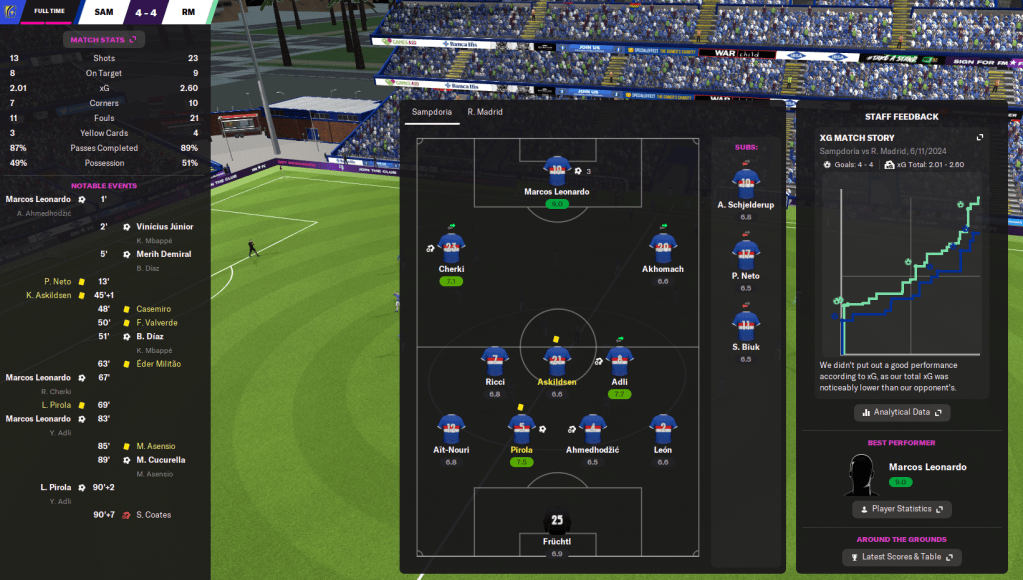Select striker Marcos Leonardo on the pitch
This screenshot has width=1023, height=580.
click(556, 171)
